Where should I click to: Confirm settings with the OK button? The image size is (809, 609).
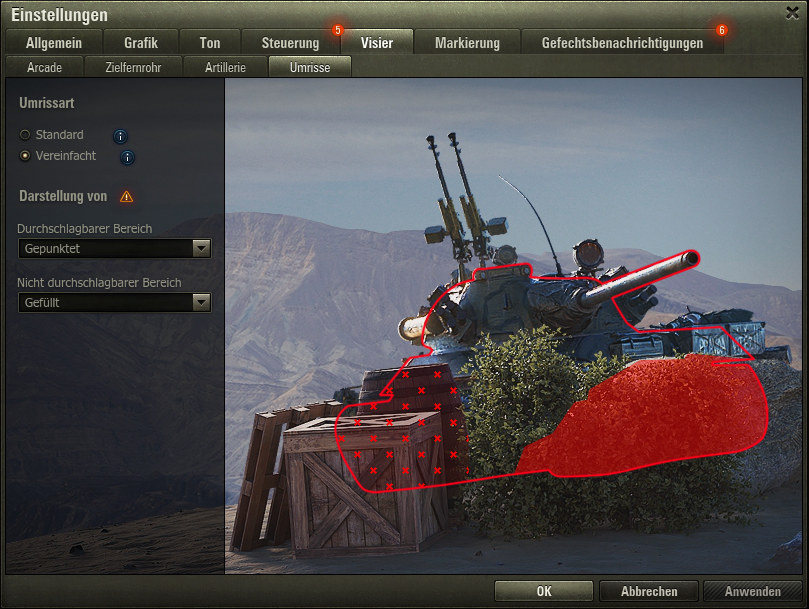543,591
